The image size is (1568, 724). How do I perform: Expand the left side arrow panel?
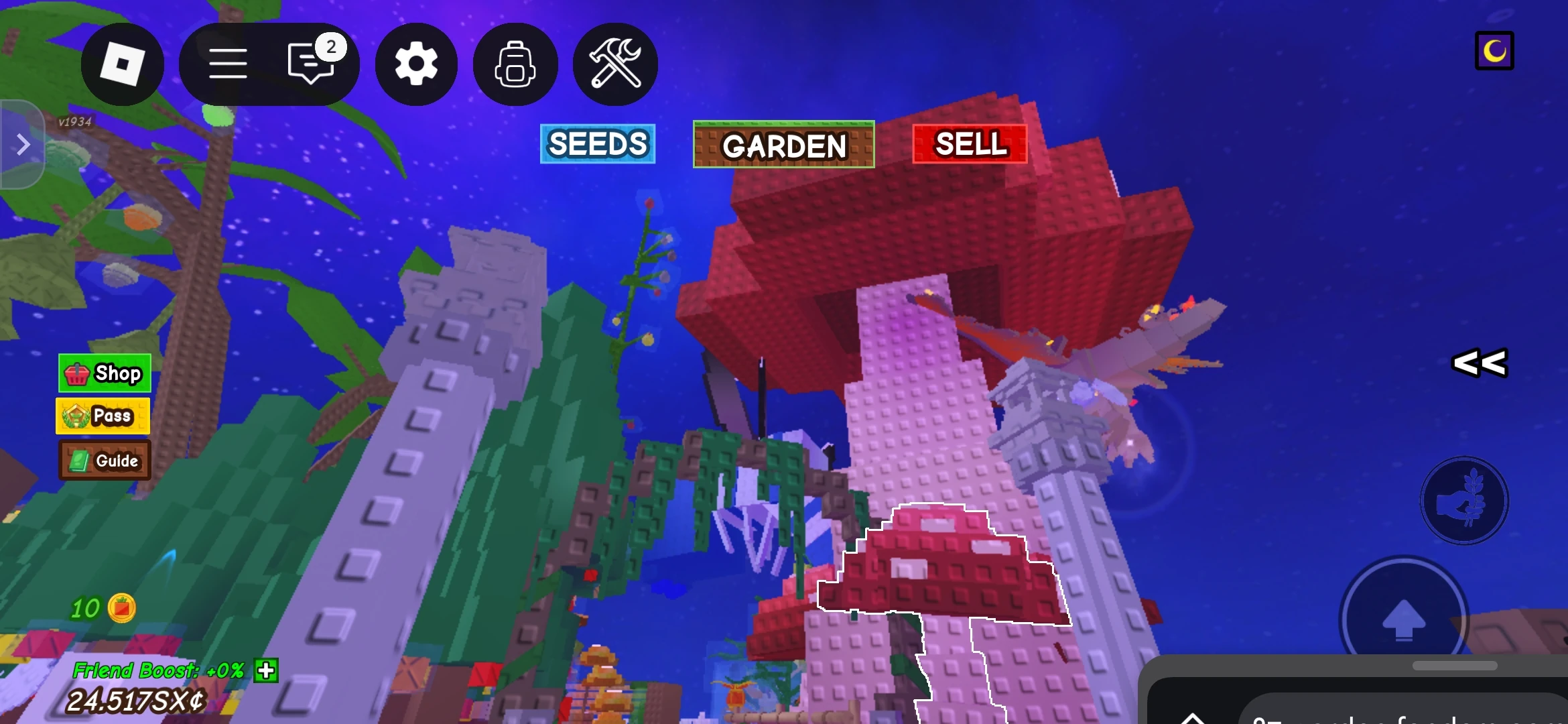[x=22, y=143]
